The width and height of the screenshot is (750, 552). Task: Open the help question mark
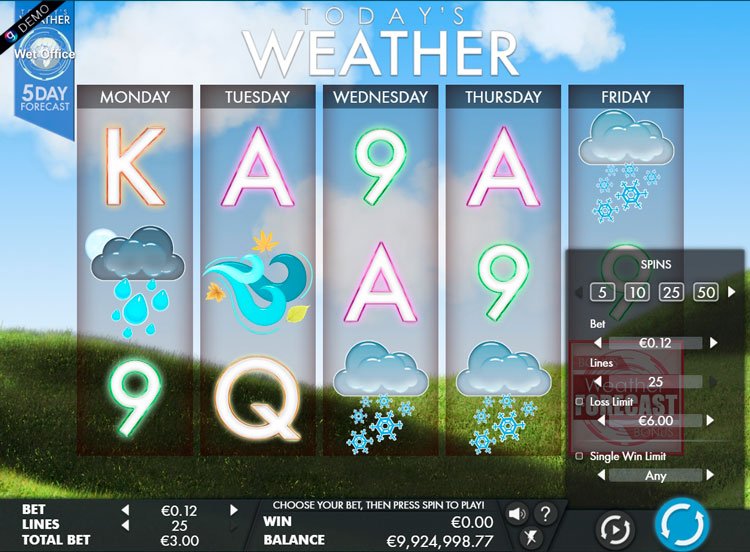coord(544,514)
